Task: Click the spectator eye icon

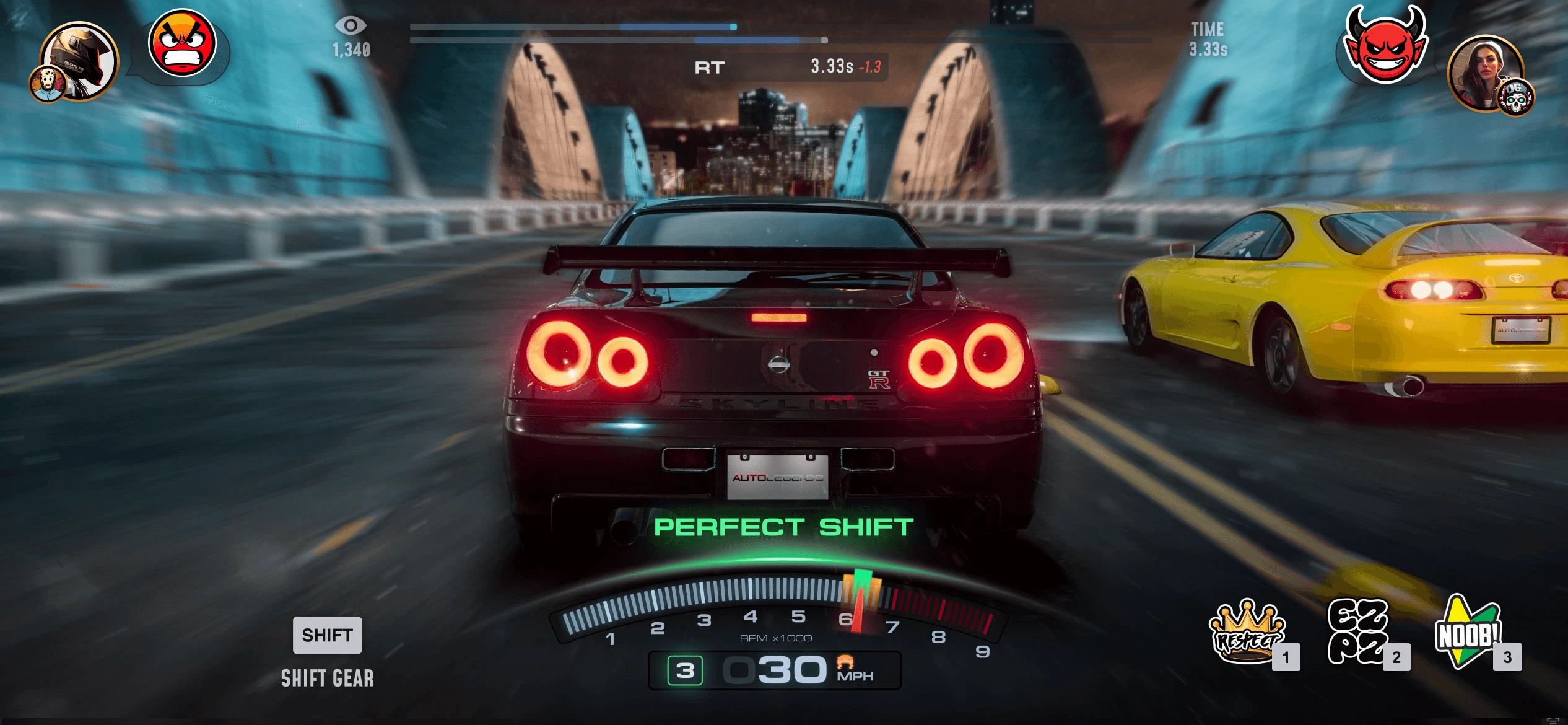Action: coord(351,25)
